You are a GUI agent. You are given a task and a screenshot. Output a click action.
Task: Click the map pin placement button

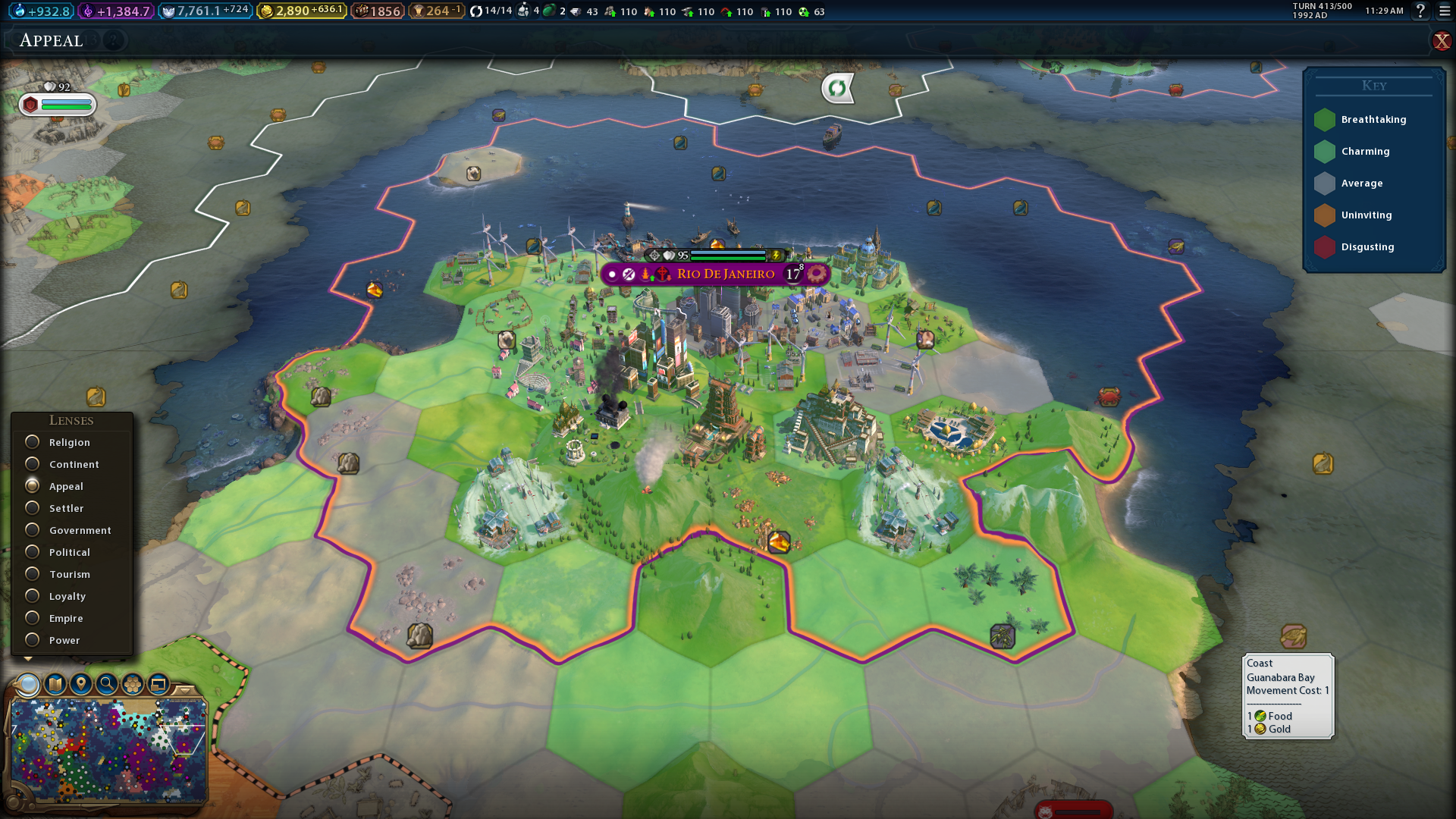81,685
